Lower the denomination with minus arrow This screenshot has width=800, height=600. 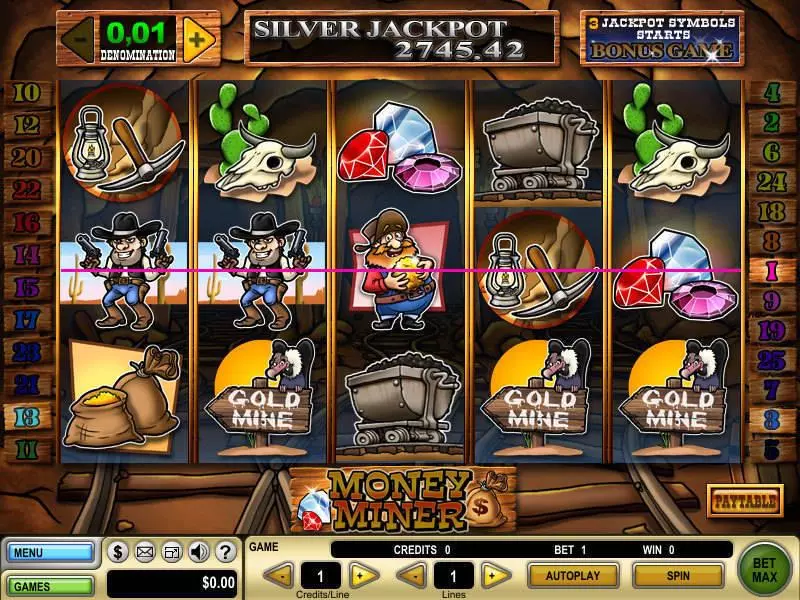pos(78,40)
